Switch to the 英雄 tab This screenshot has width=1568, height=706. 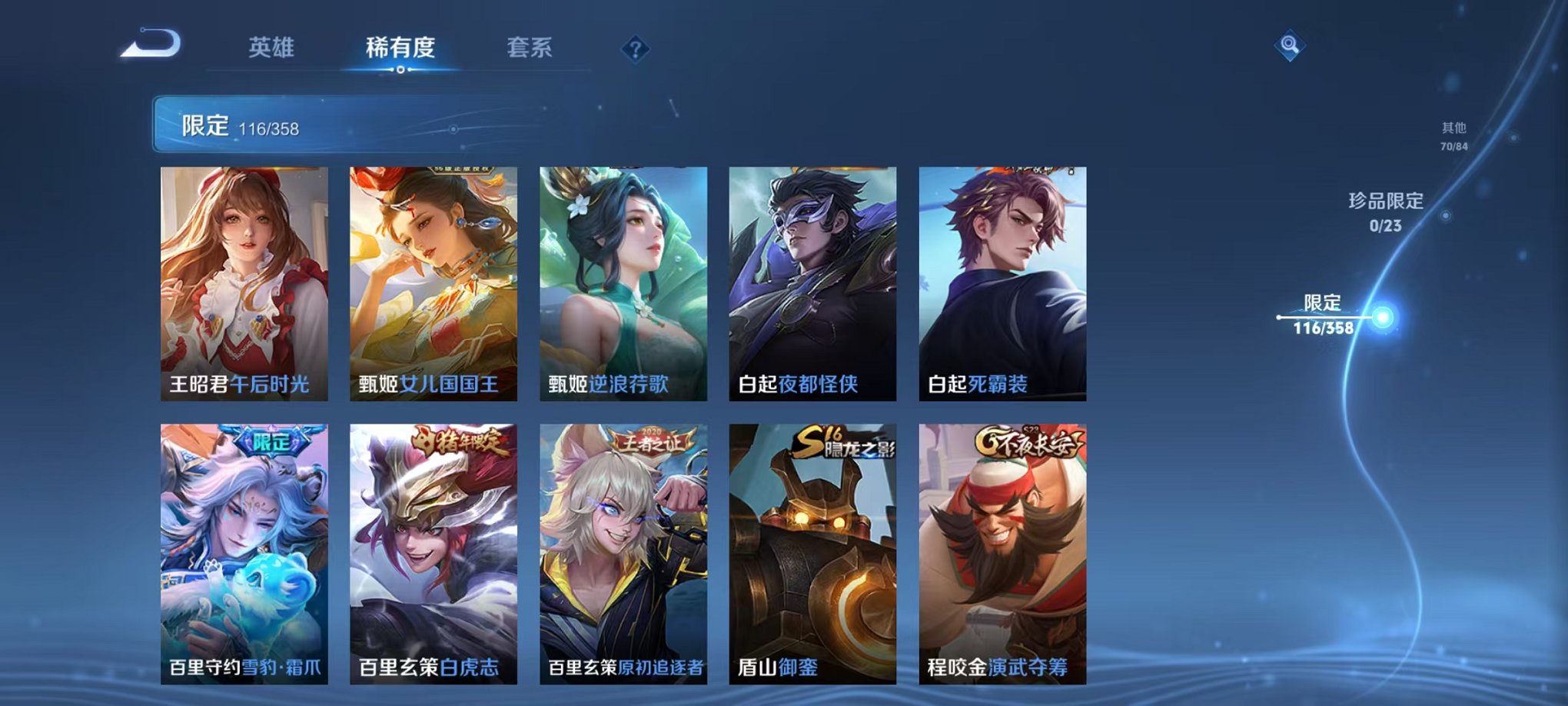tap(272, 48)
